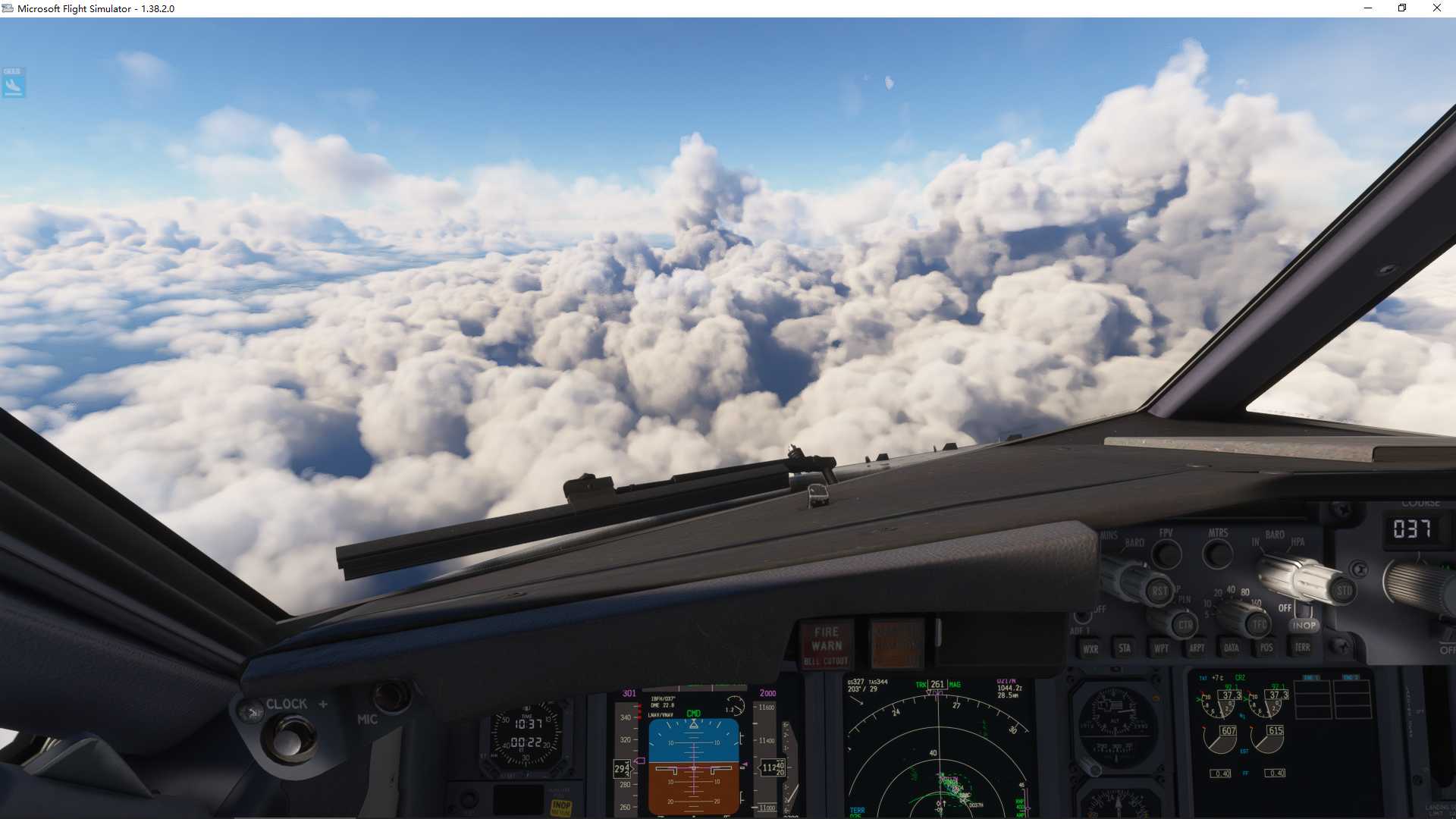Click the STD button on the baro knob
This screenshot has width=1456, height=819.
(x=1344, y=590)
